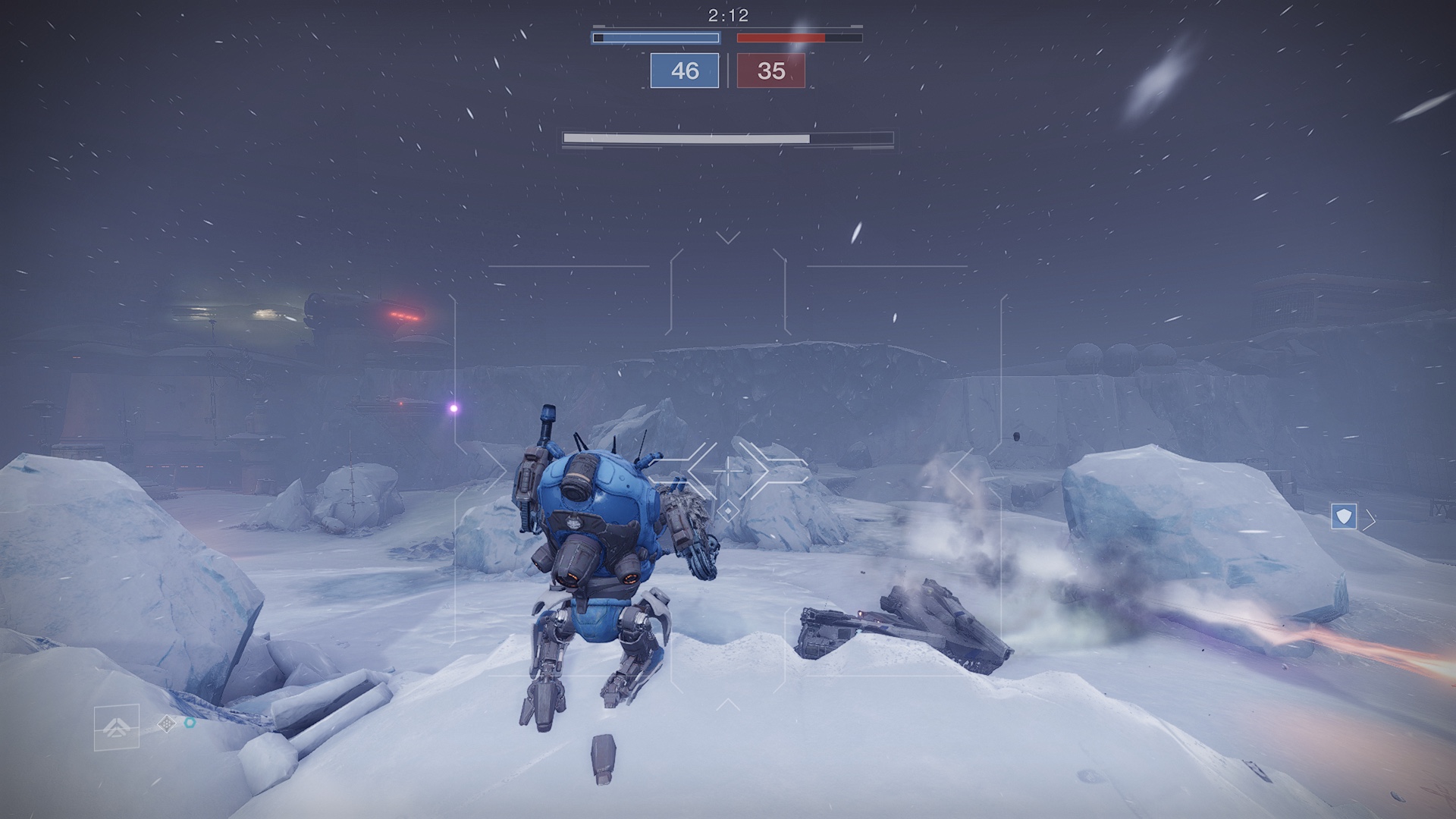
Task: Select the dotted diamond ability icon
Action: click(x=166, y=724)
